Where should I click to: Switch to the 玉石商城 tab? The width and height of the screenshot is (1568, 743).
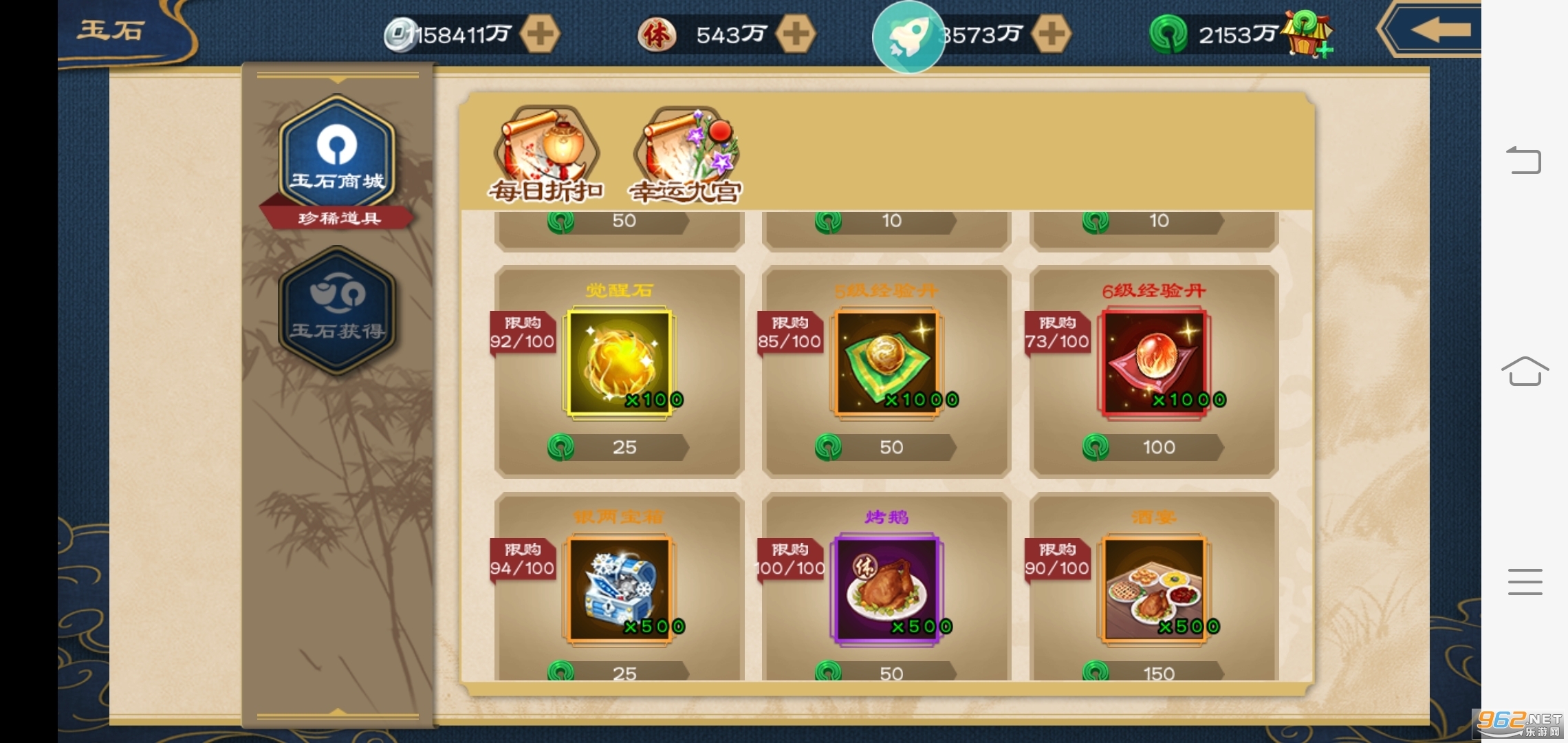[337, 155]
